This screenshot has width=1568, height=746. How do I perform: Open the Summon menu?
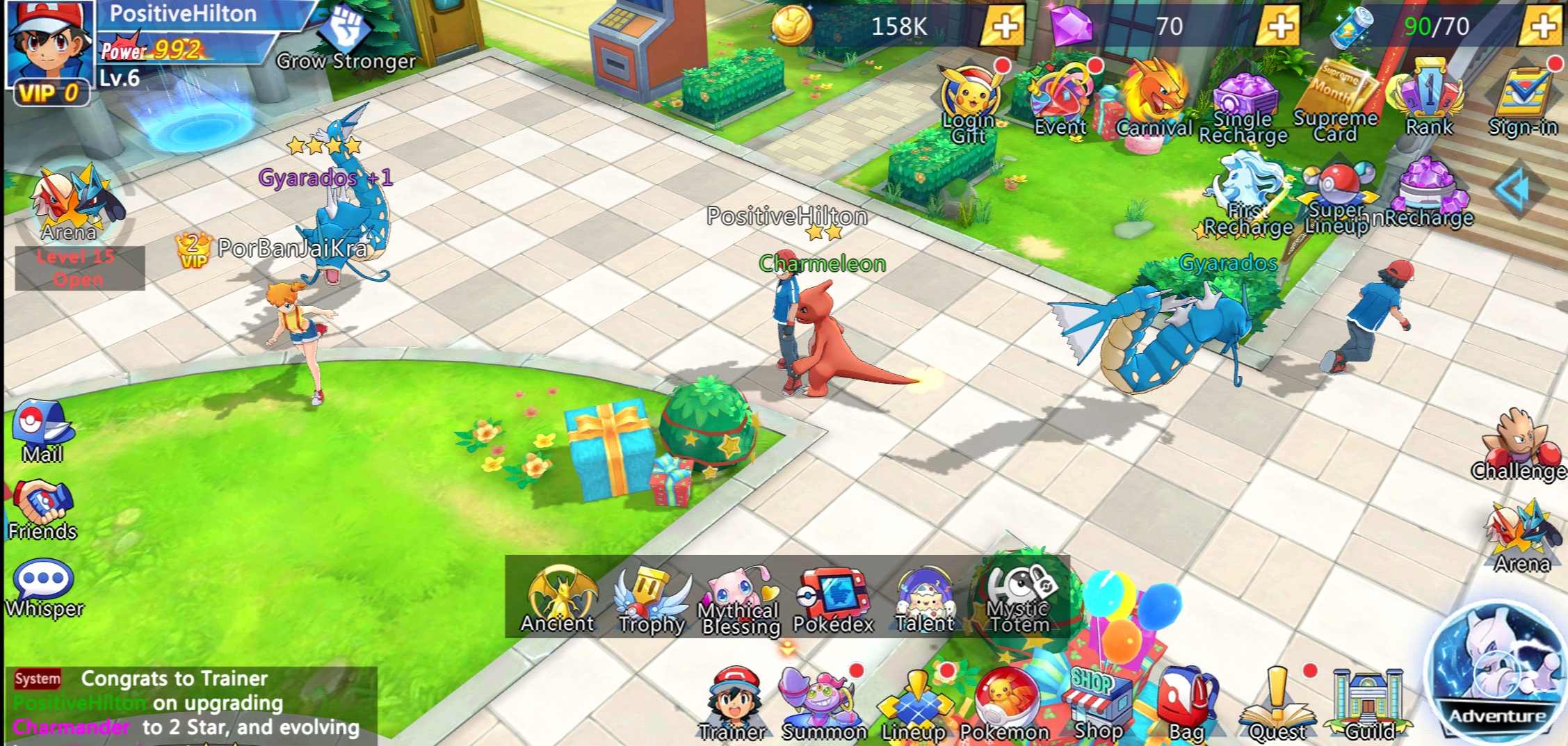click(x=823, y=704)
